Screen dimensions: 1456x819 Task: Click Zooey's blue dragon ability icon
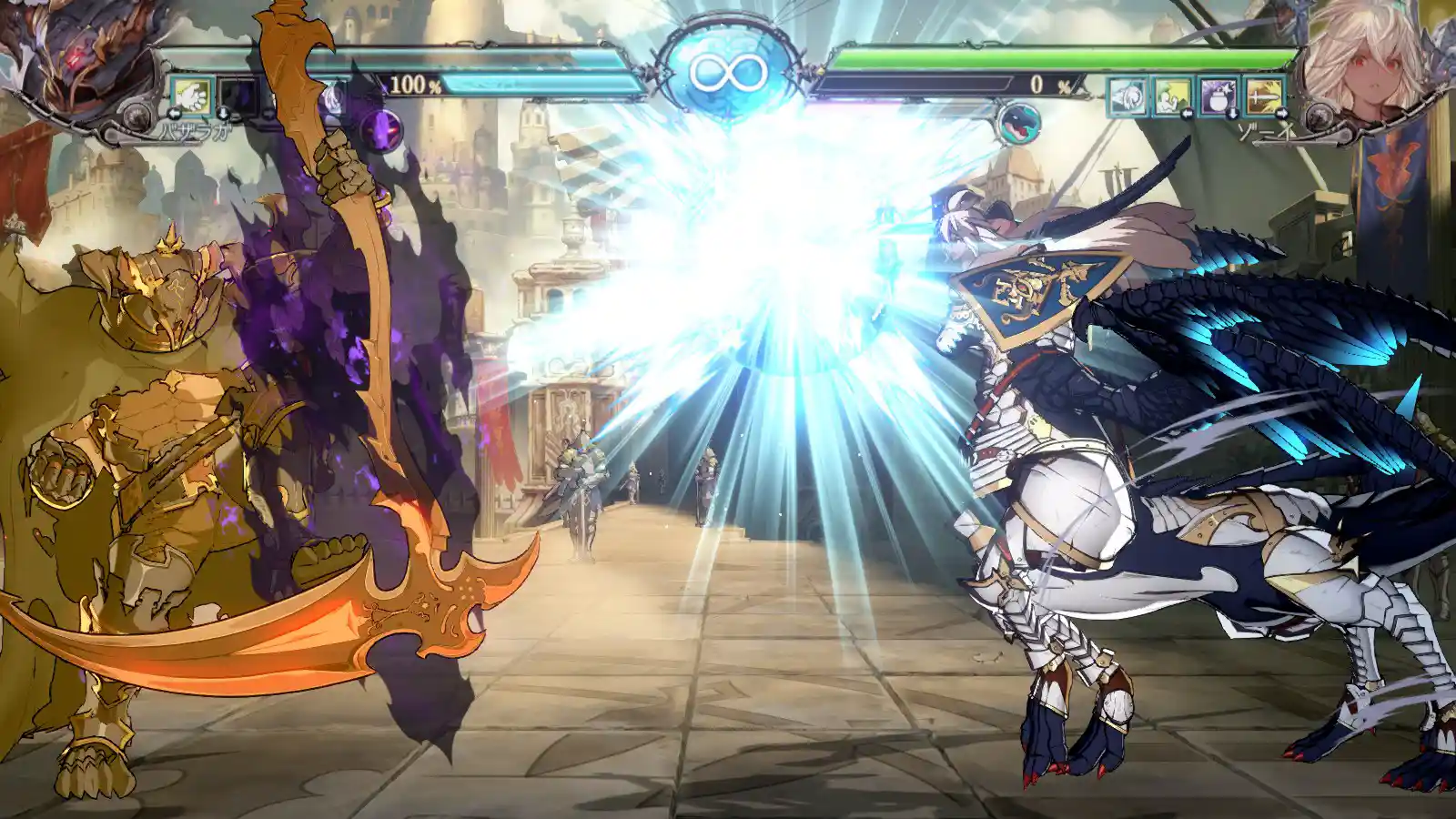coord(1018,123)
